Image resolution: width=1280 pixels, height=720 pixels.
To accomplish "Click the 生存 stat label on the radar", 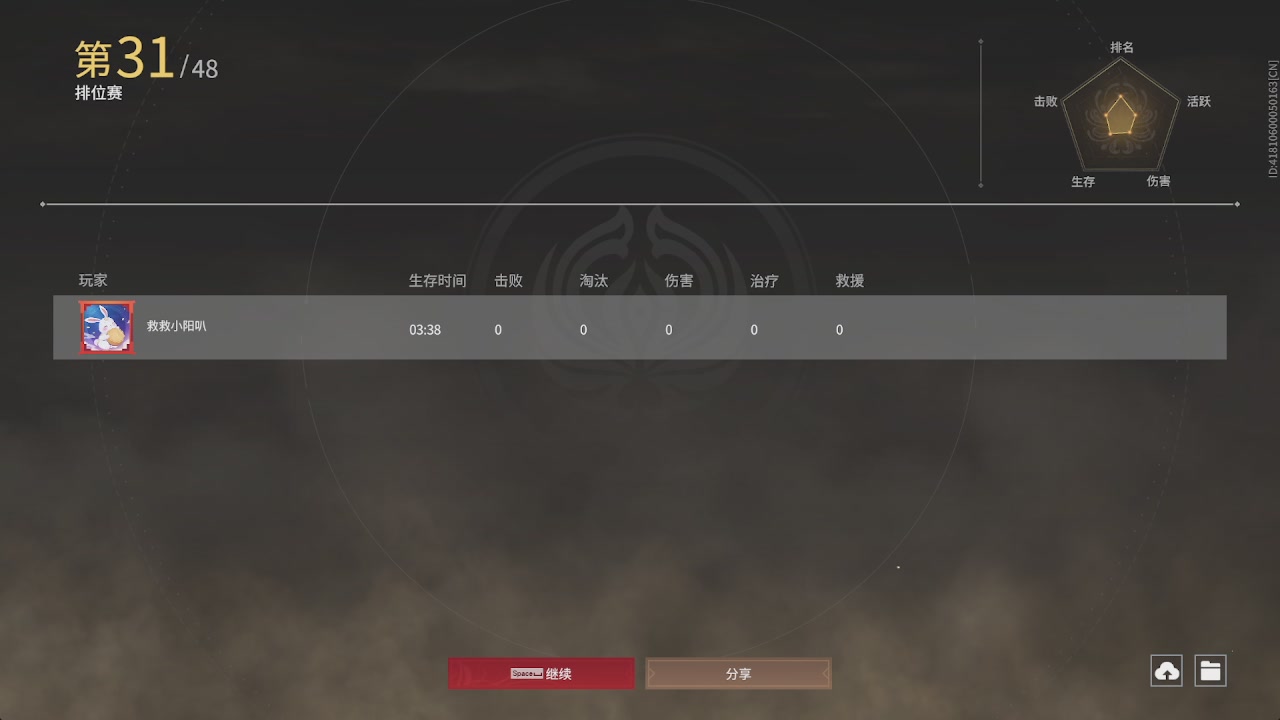I will [1083, 182].
